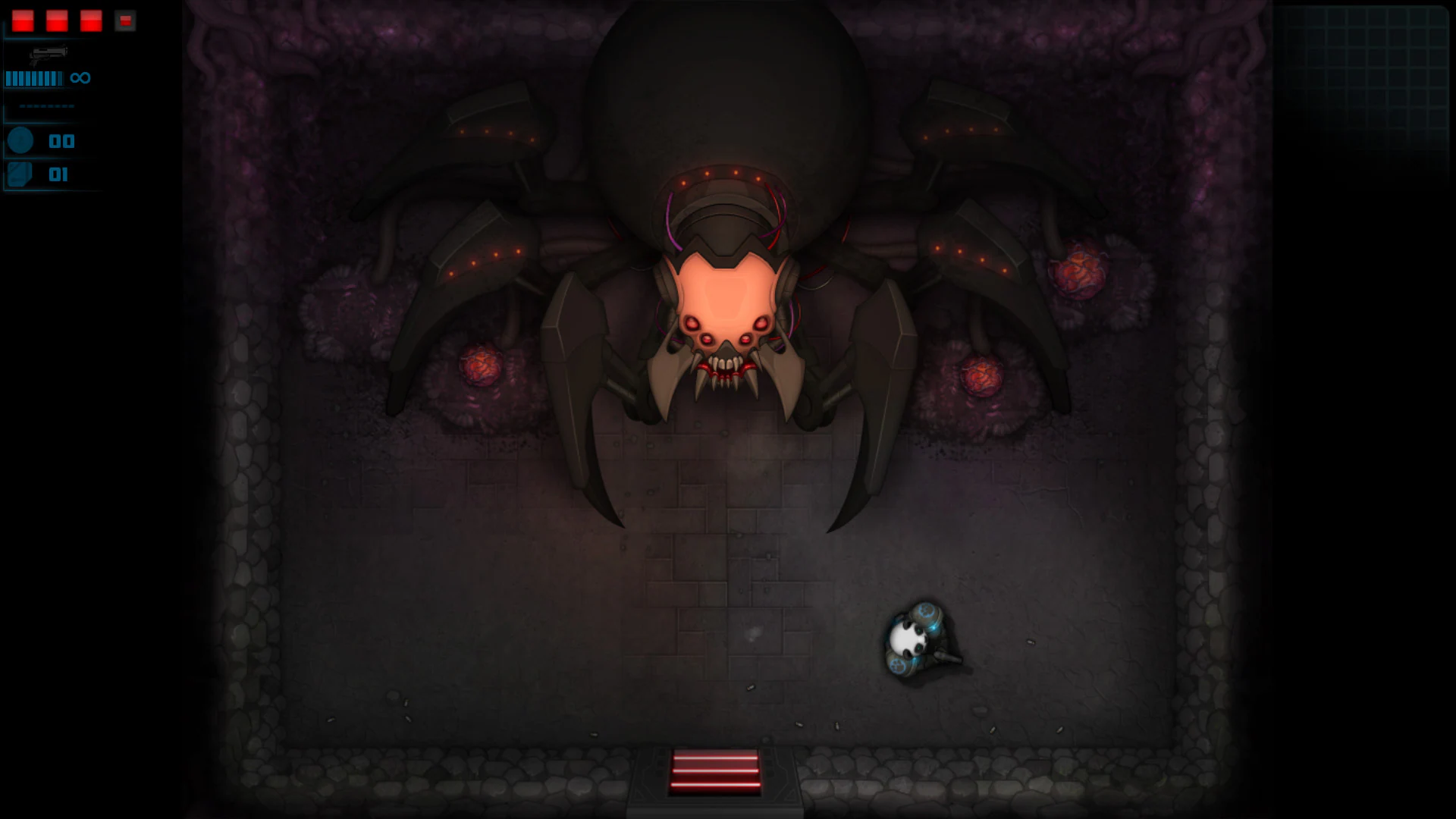Click the third red health block
Viewport: 1456px width, 819px height.
click(91, 20)
